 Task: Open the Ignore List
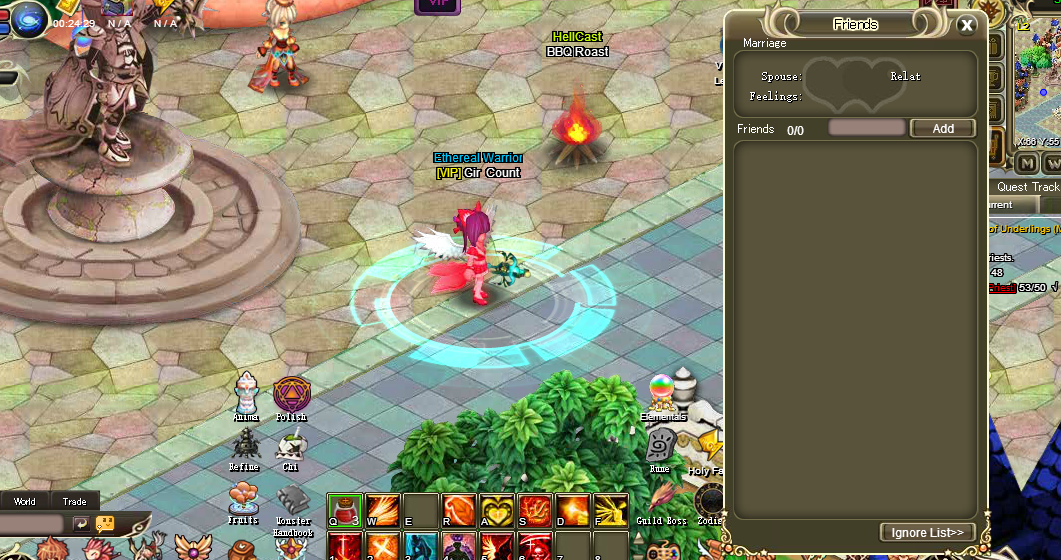click(927, 532)
